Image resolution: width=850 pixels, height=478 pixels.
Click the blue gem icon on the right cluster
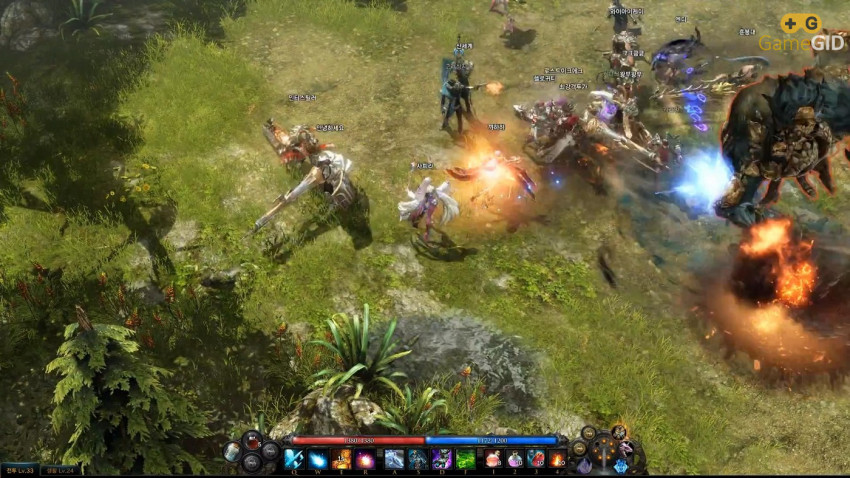tap(621, 465)
